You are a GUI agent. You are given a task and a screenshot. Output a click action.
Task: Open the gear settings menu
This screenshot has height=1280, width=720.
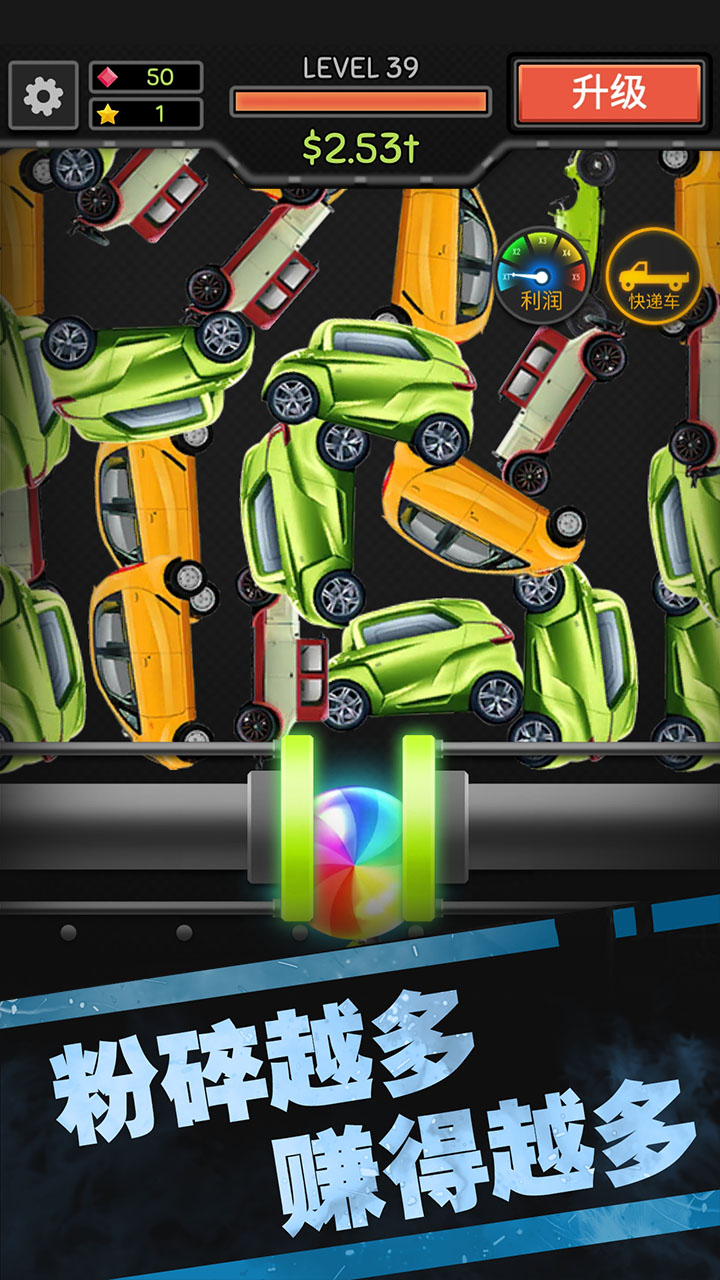43,96
